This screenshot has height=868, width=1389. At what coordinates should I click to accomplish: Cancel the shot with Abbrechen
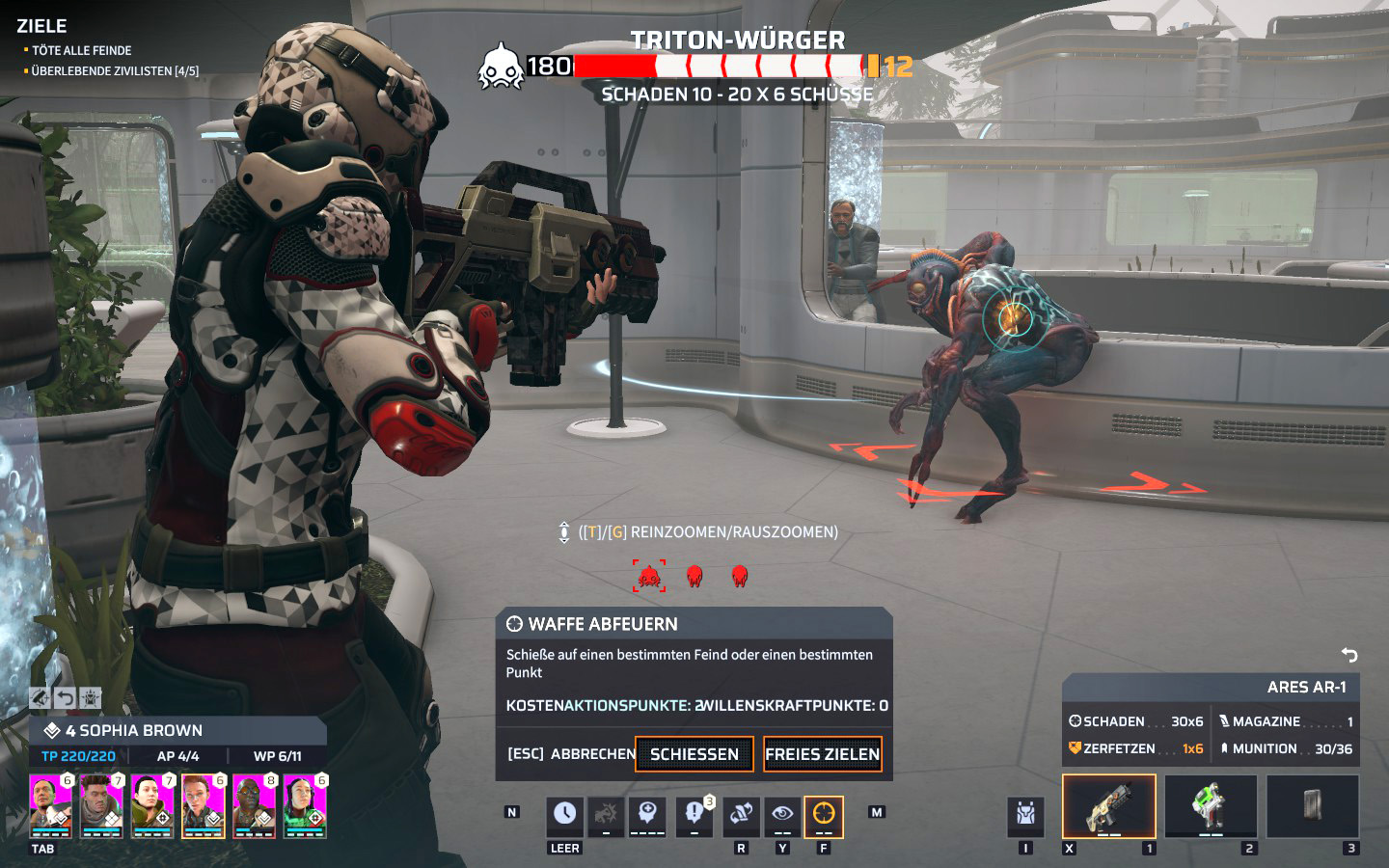(x=571, y=754)
